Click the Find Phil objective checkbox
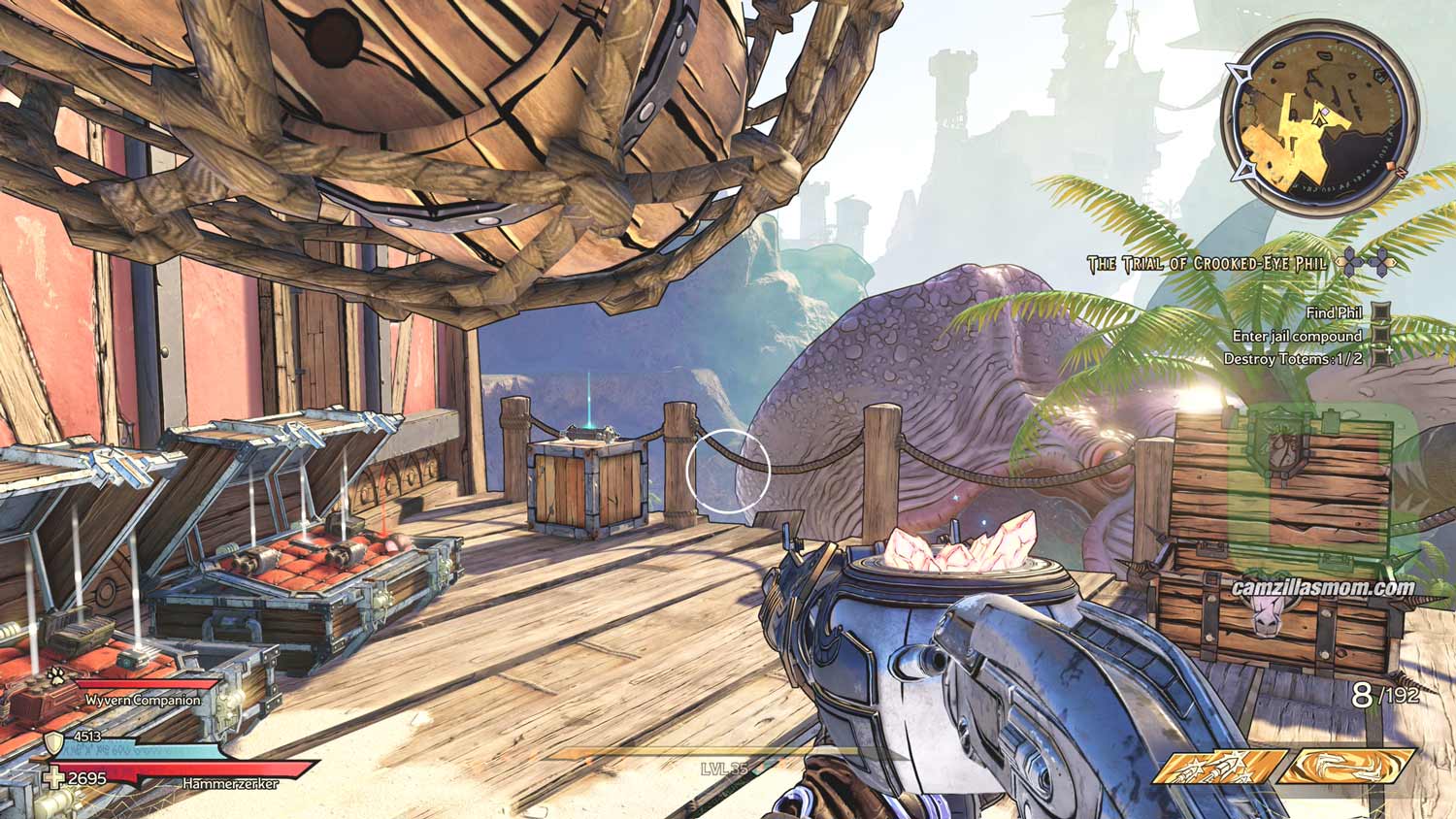The height and width of the screenshot is (819, 1456). click(x=1380, y=313)
